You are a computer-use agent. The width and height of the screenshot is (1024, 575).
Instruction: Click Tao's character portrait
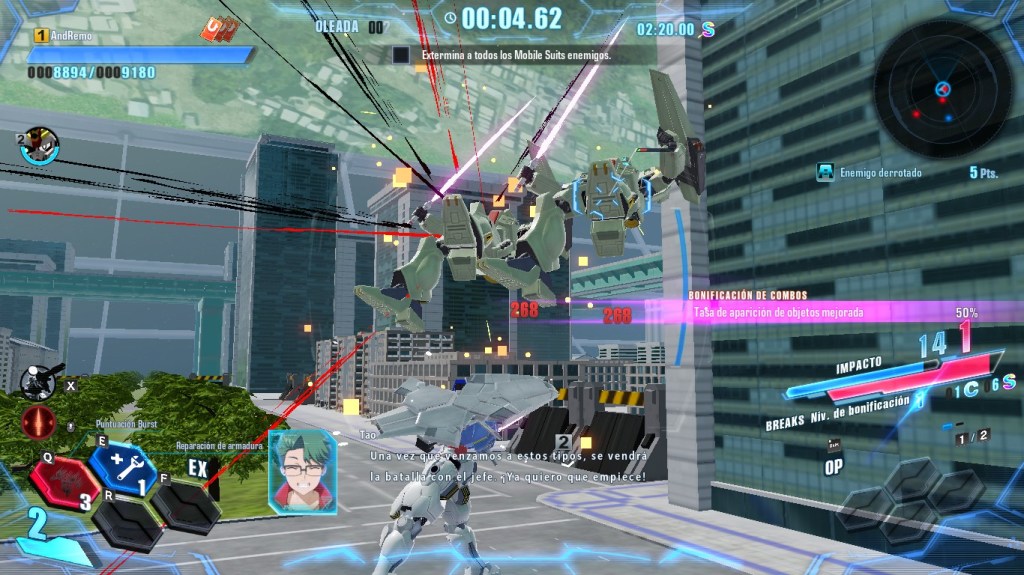(302, 472)
